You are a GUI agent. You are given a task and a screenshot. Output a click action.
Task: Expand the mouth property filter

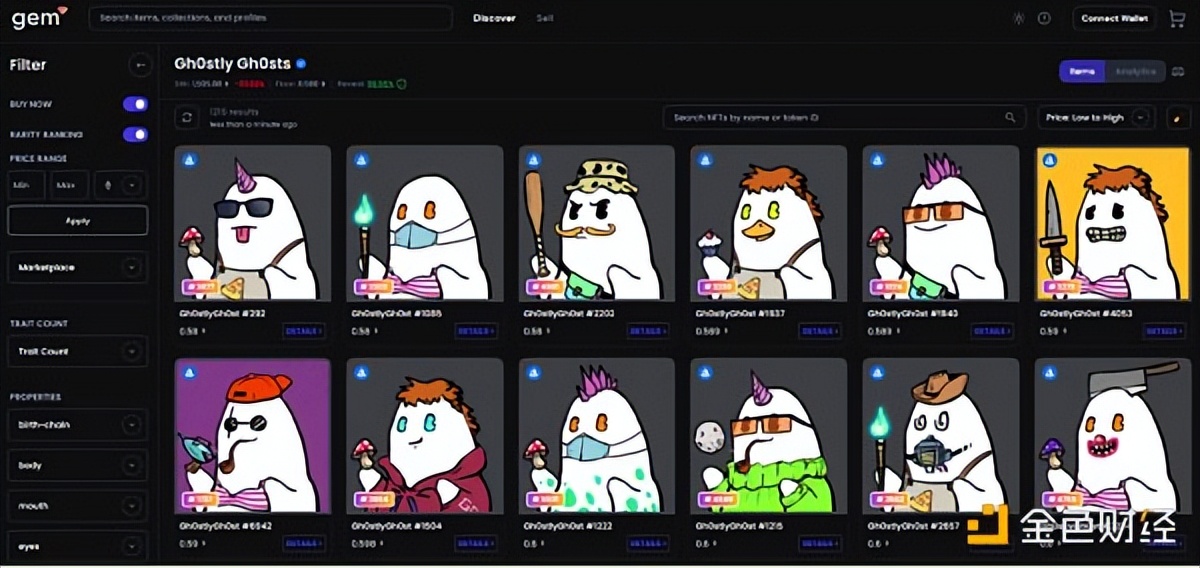(x=77, y=506)
